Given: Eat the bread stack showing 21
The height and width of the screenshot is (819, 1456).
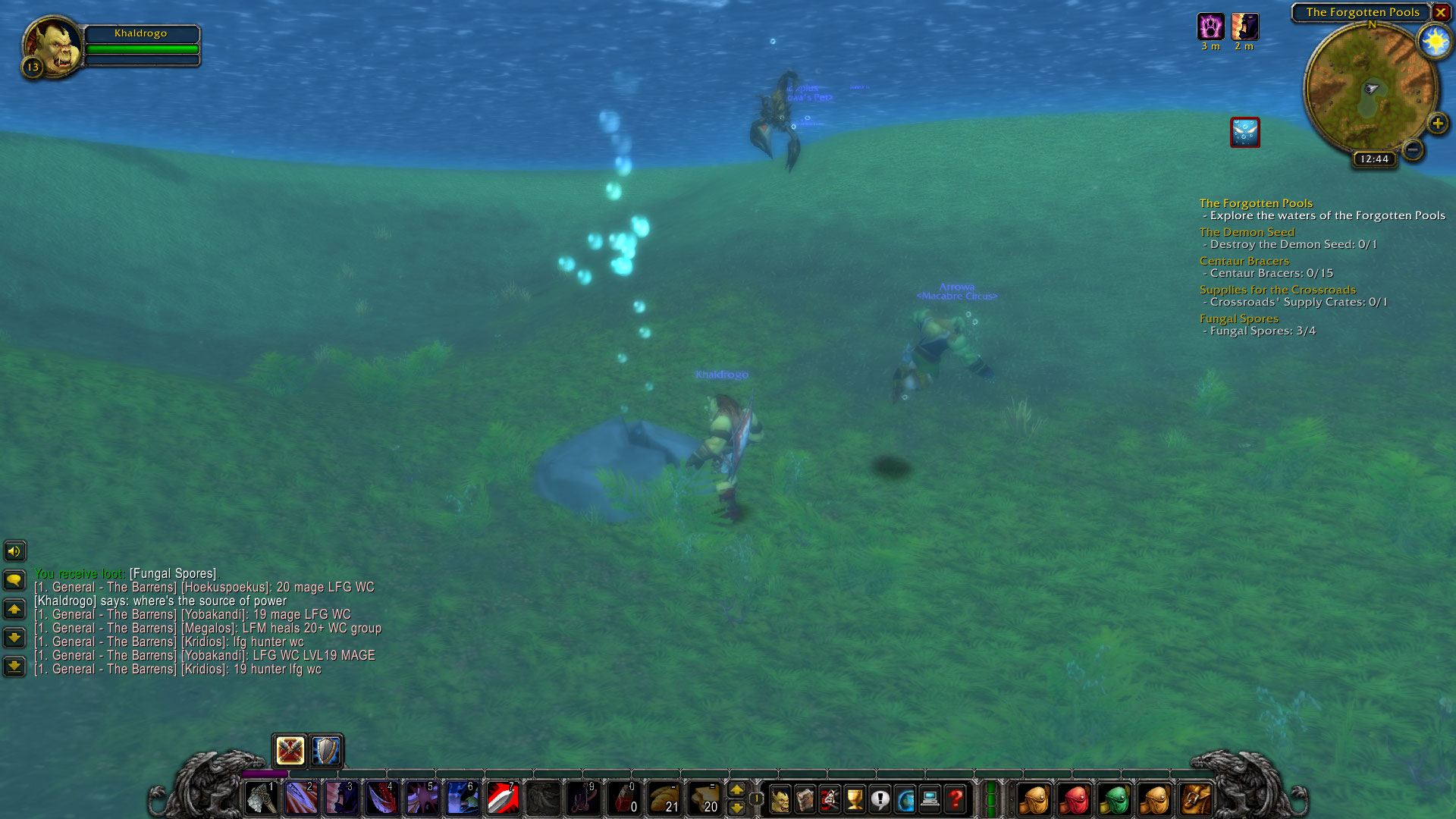Looking at the screenshot, I should pyautogui.click(x=664, y=799).
